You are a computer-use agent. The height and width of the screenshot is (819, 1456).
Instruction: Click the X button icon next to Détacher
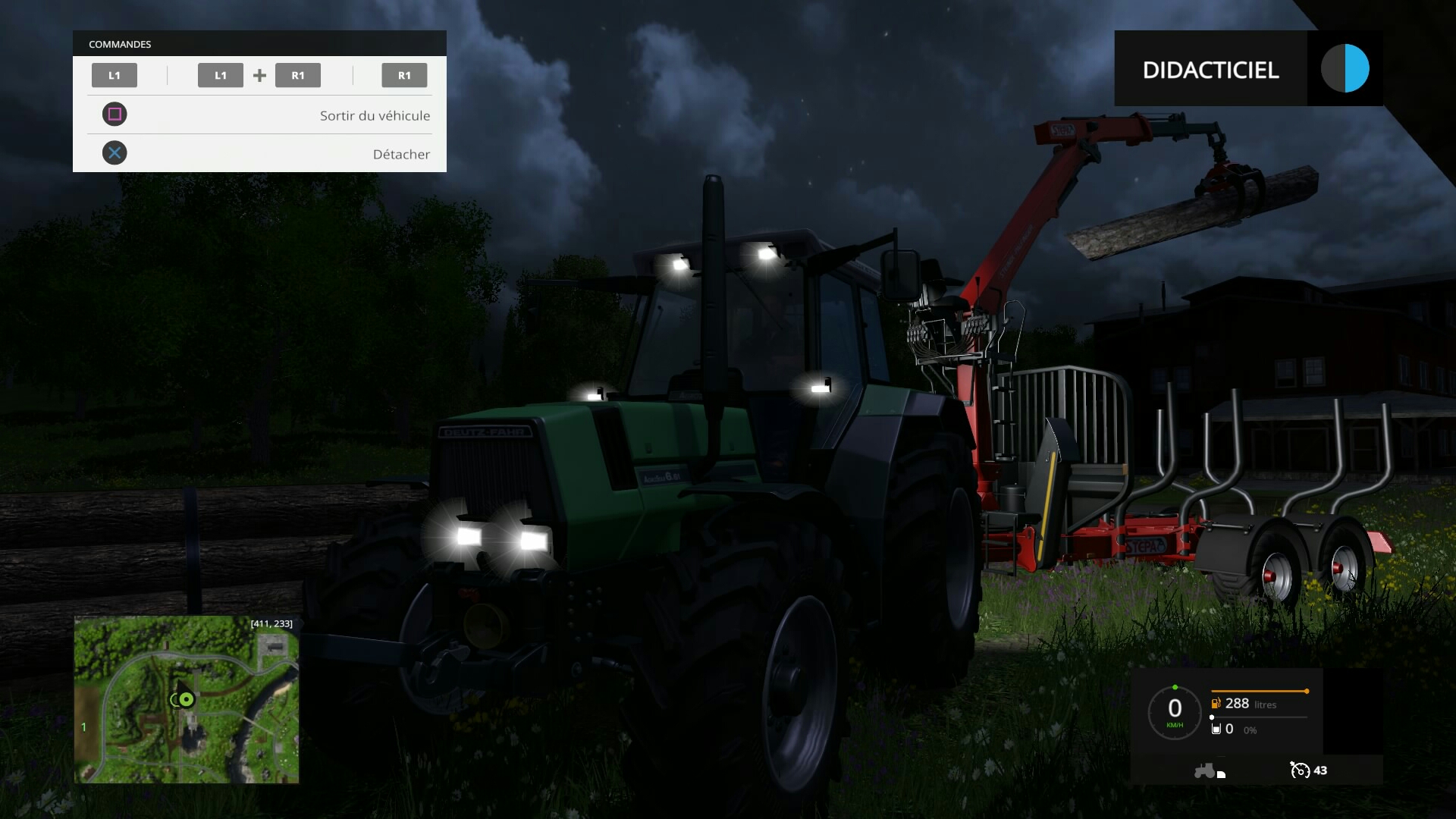(115, 152)
